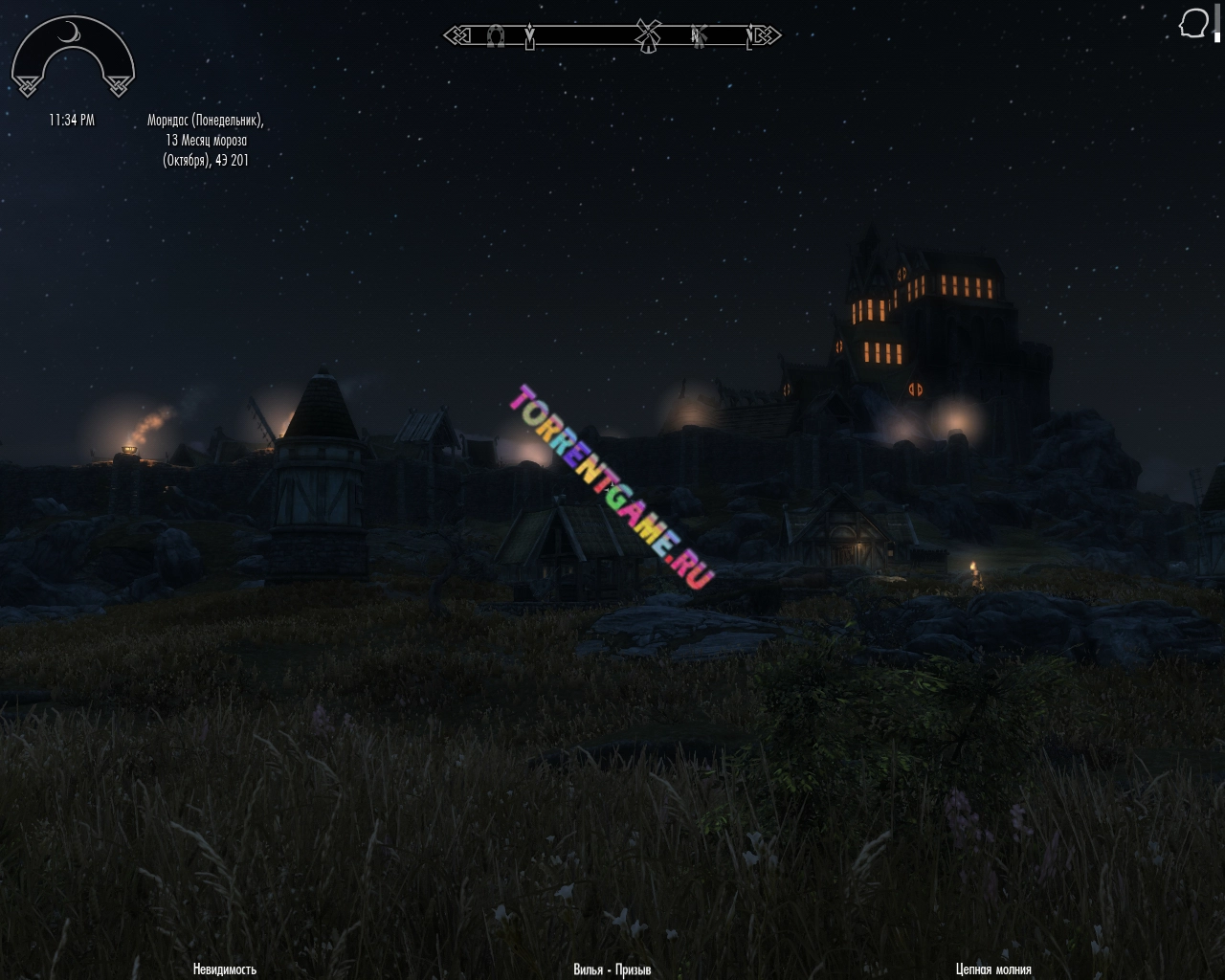
Task: Click the horseshoe stable marker on the compass
Action: [x=495, y=36]
